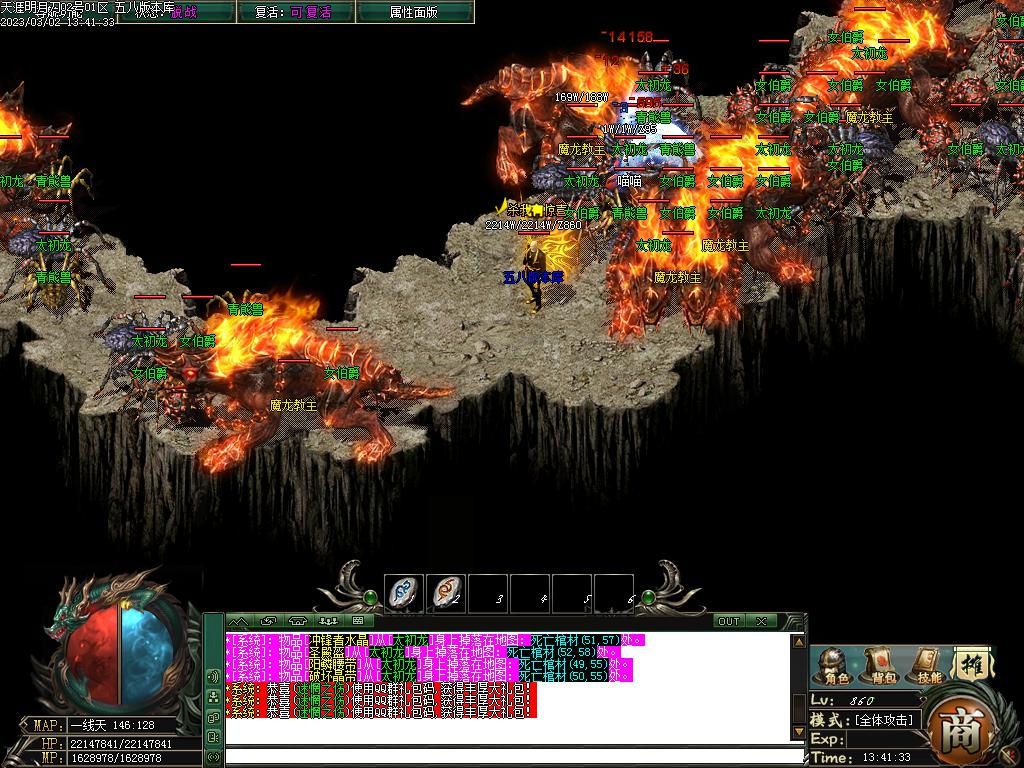This screenshot has height=768, width=1024.
Task: Open the 属性面版 attribute panel
Action: point(415,12)
